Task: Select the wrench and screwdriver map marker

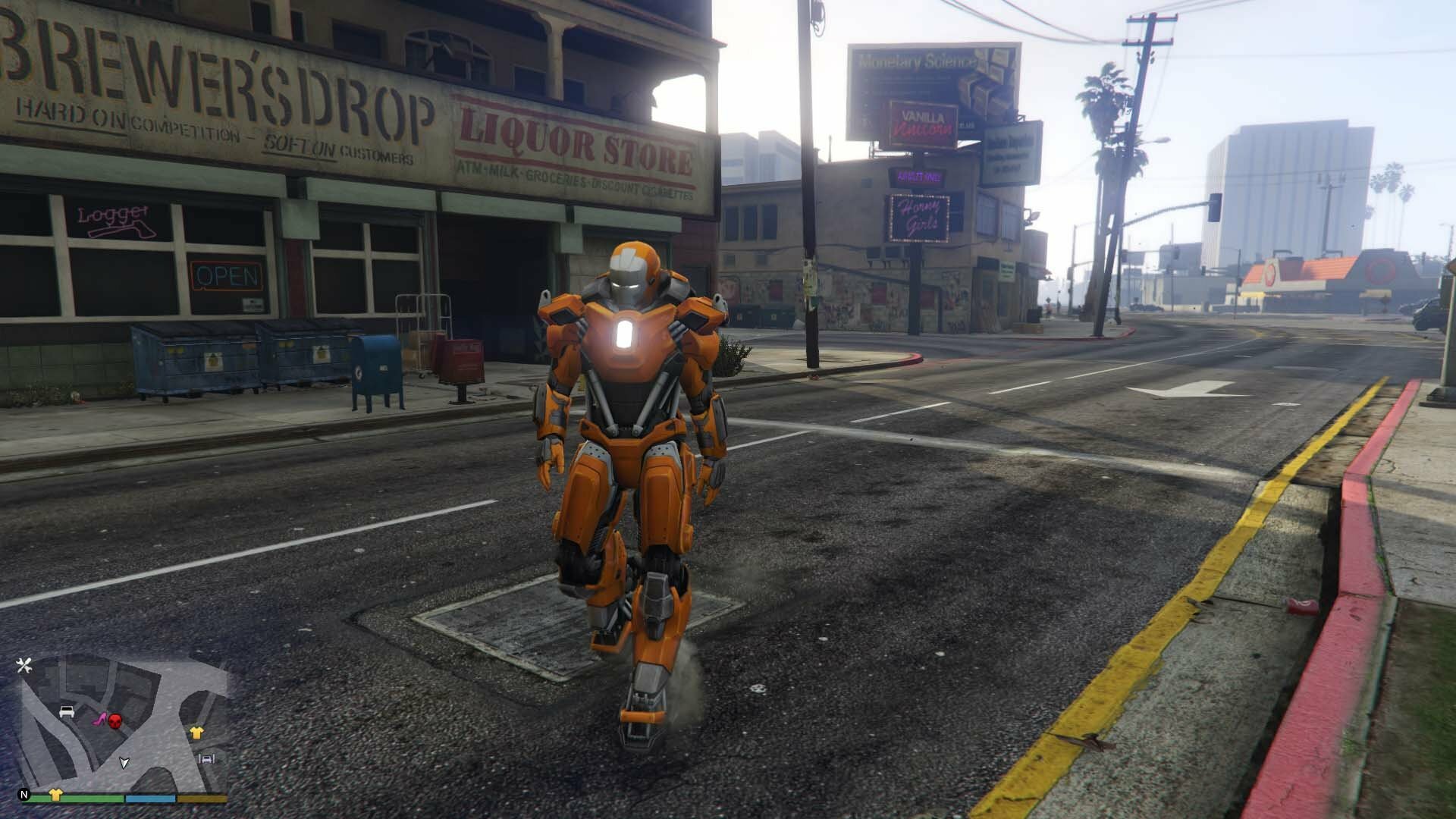Action: coord(24,666)
